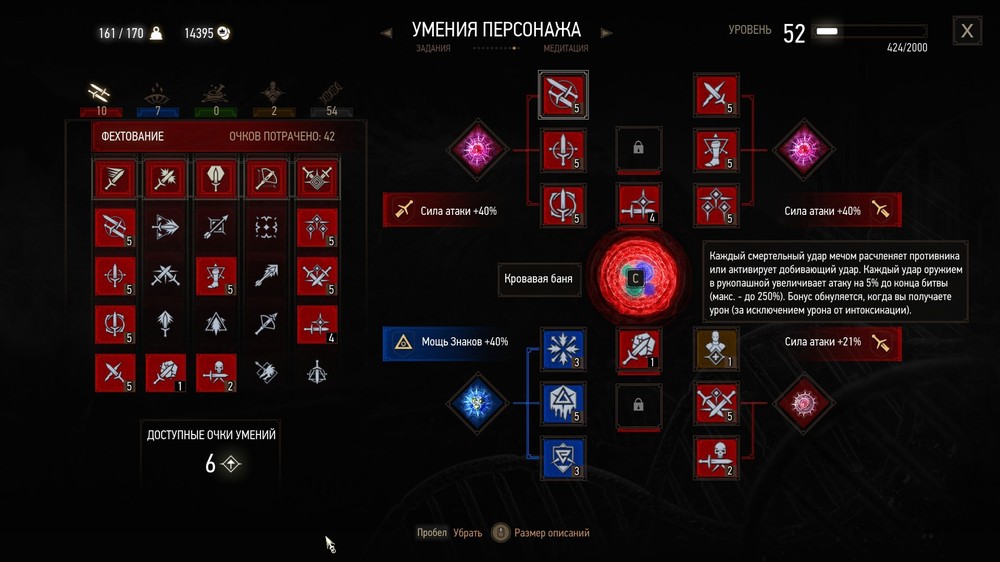Viewport: 1000px width, 562px height.
Task: Select the blue mutagen slot
Action: pos(477,401)
